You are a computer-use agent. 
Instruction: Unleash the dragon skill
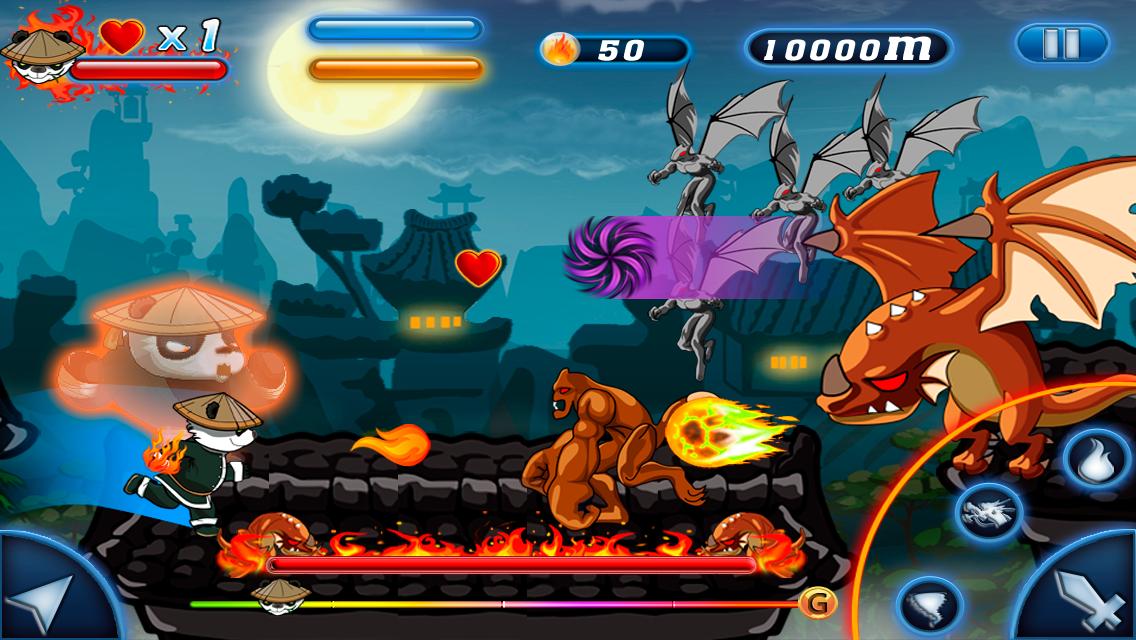coord(988,512)
